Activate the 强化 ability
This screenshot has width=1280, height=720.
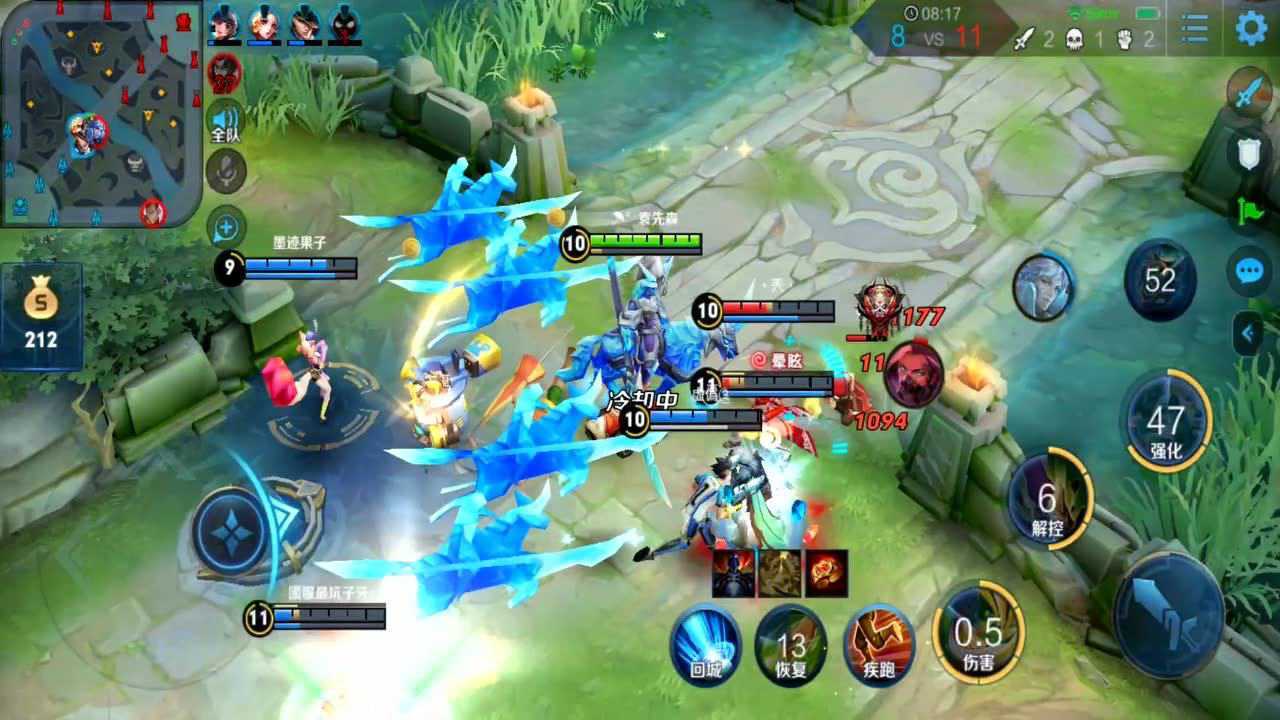[x=1165, y=422]
